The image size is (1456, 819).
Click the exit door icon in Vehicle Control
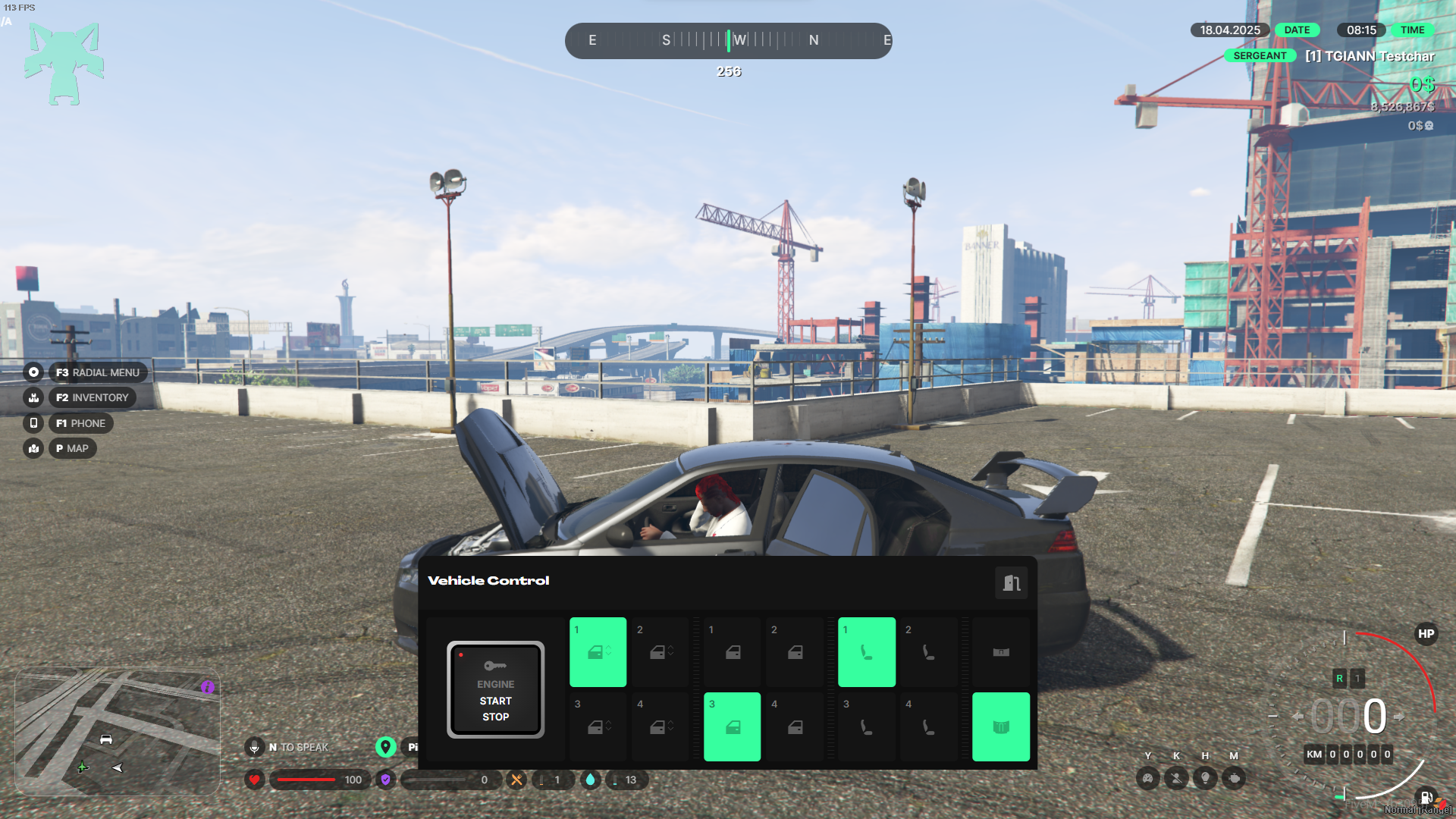tap(1011, 582)
